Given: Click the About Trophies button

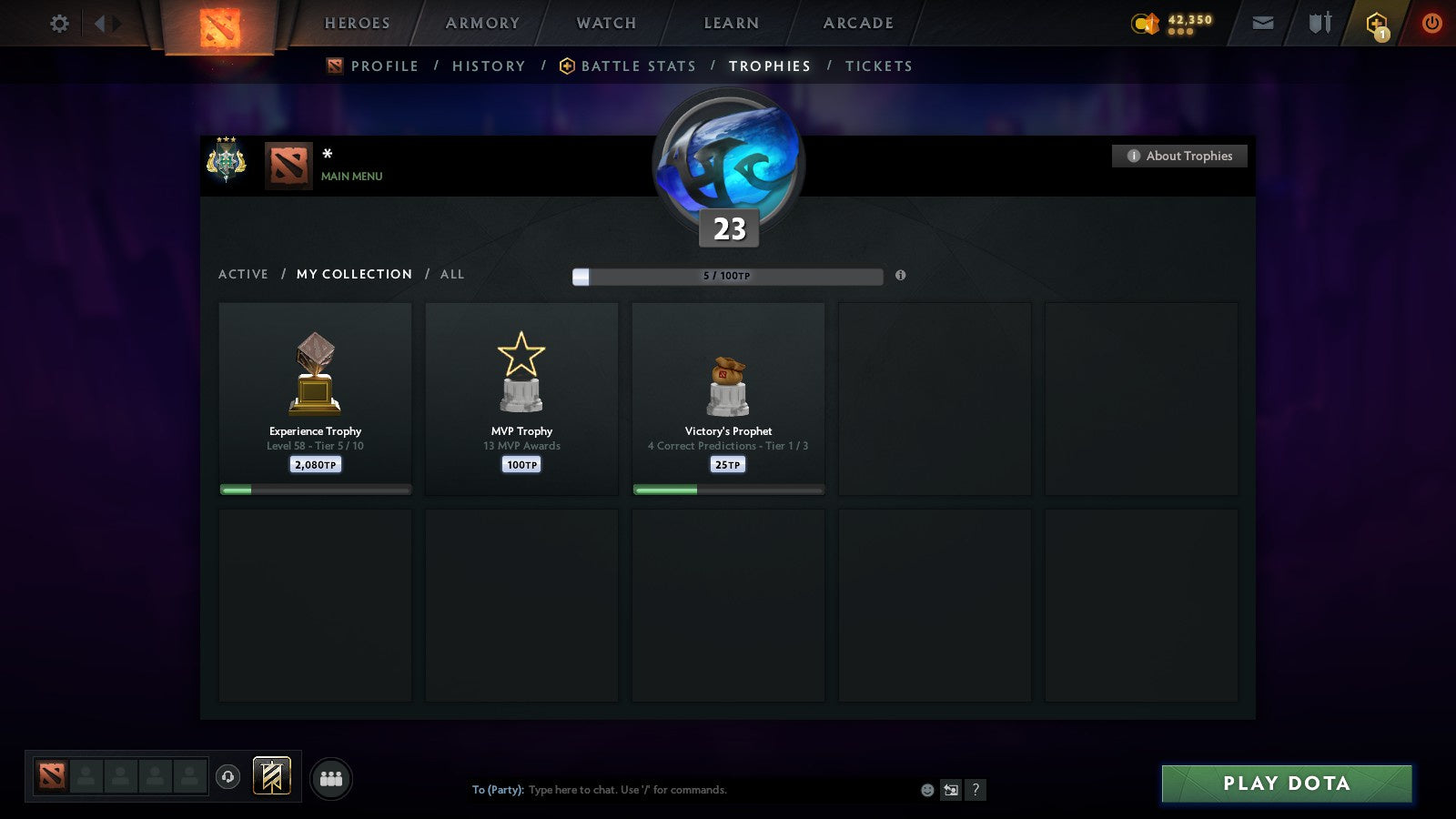Looking at the screenshot, I should (1178, 156).
